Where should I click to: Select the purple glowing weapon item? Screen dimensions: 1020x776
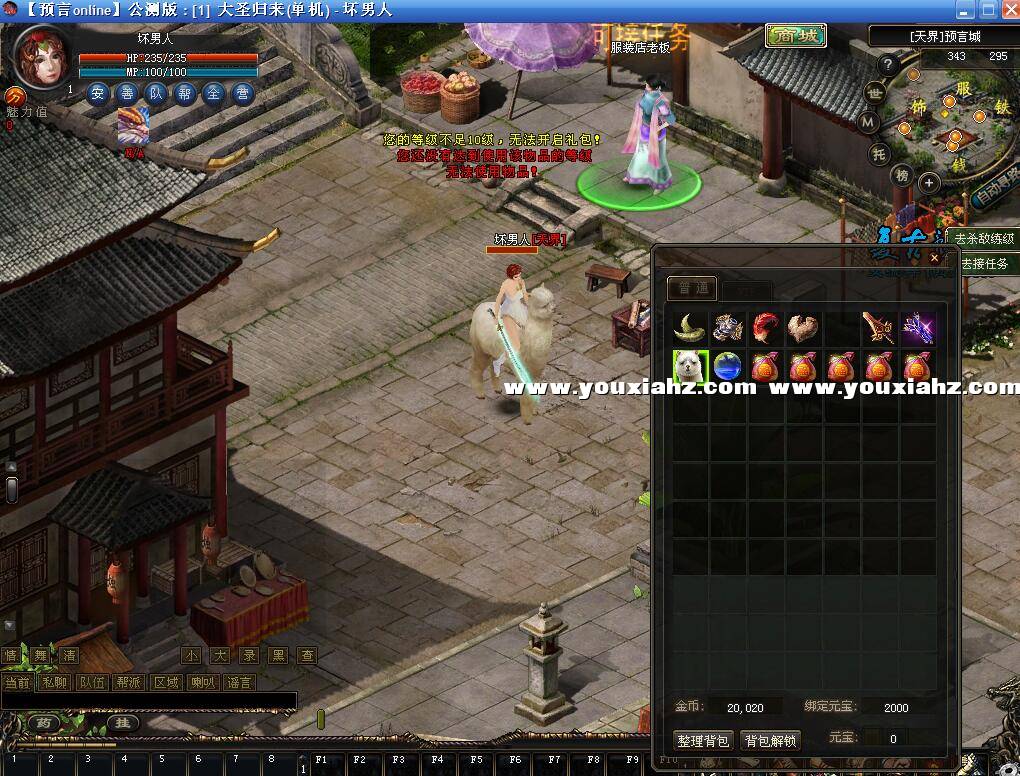tap(918, 328)
